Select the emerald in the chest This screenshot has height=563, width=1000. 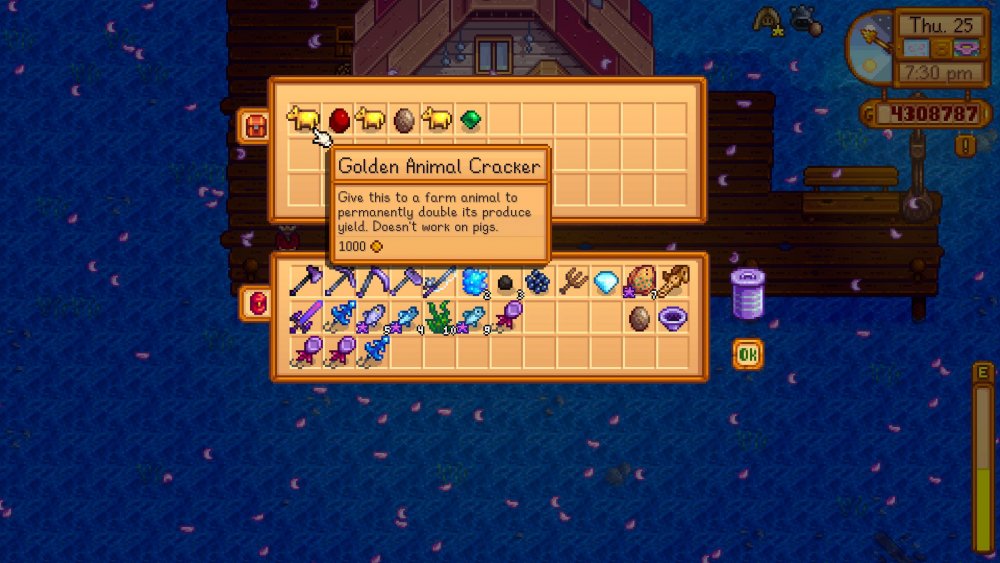click(471, 120)
